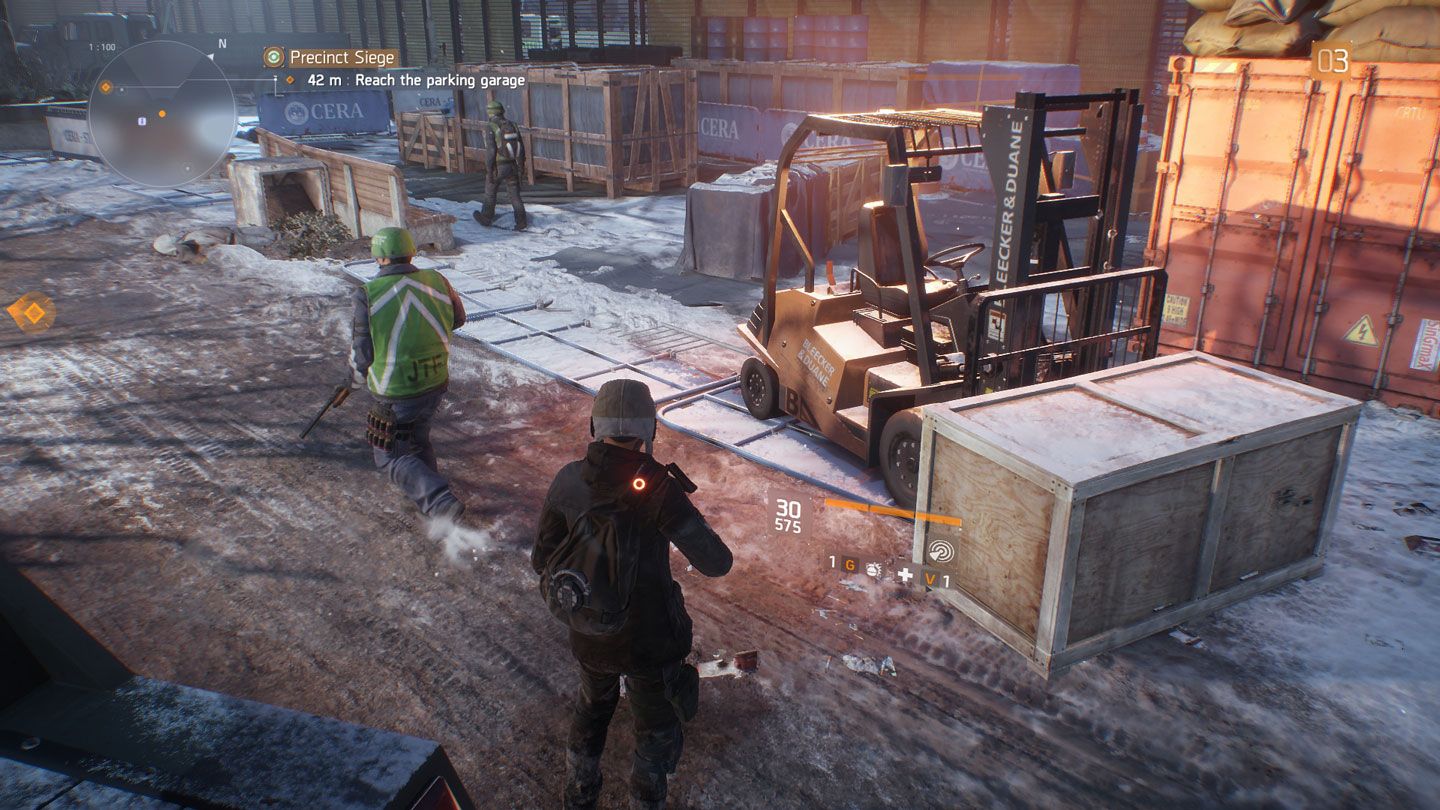Select the Precinct Siege mission tracker
Image resolution: width=1440 pixels, height=810 pixels.
tap(343, 58)
